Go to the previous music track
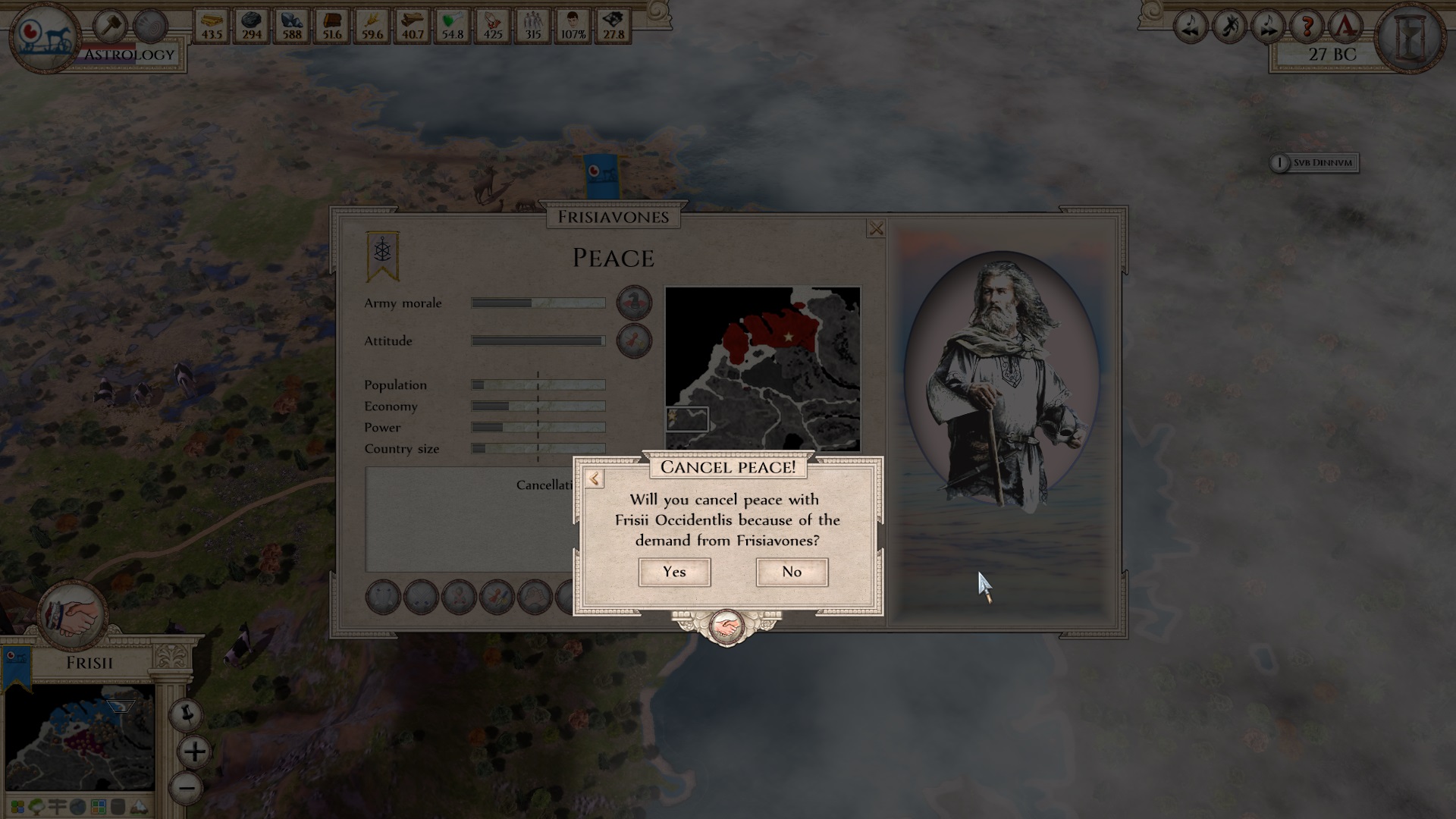Viewport: 1456px width, 819px height. (x=1191, y=27)
